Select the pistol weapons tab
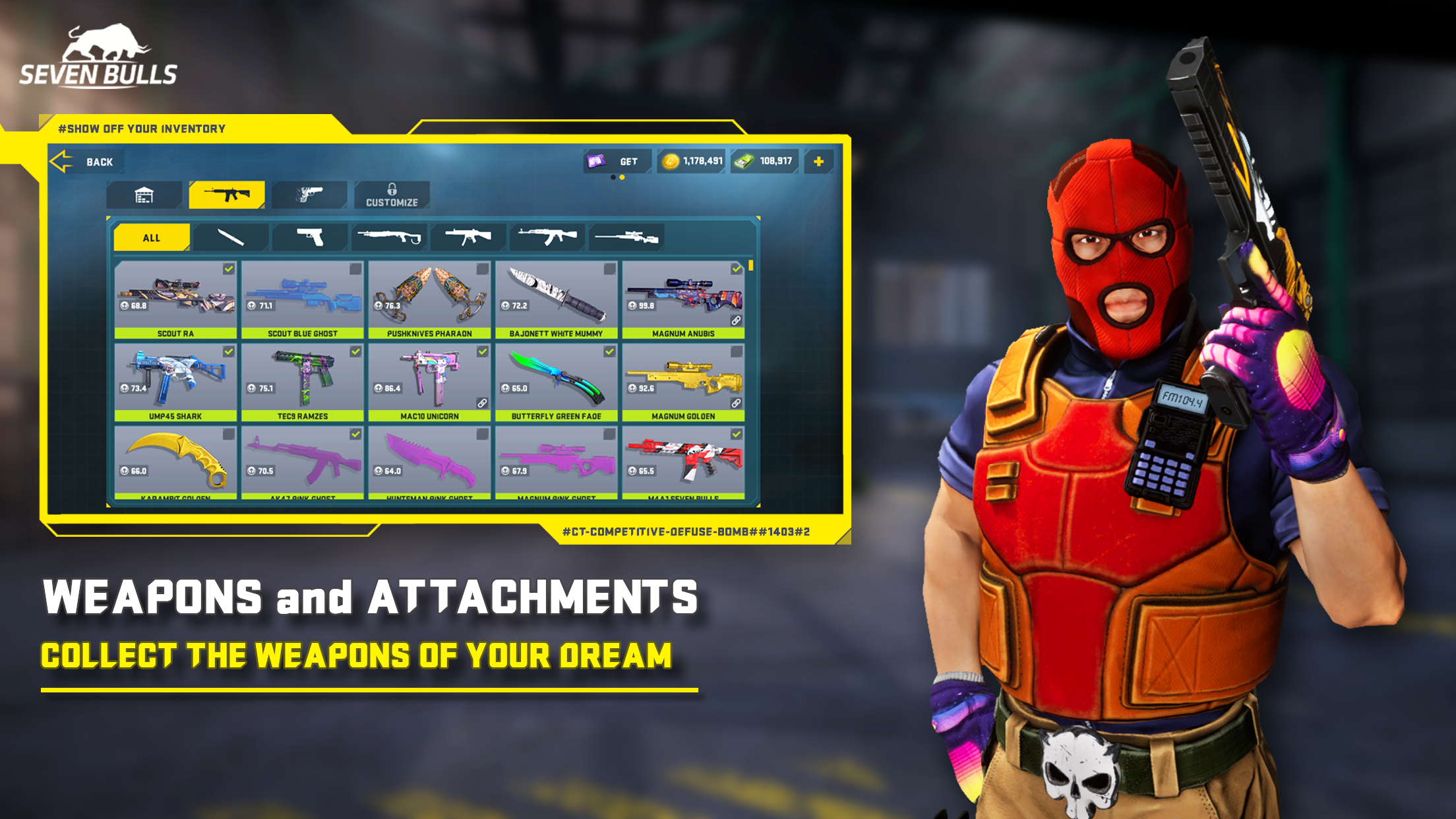The width and height of the screenshot is (1456, 819). [310, 193]
